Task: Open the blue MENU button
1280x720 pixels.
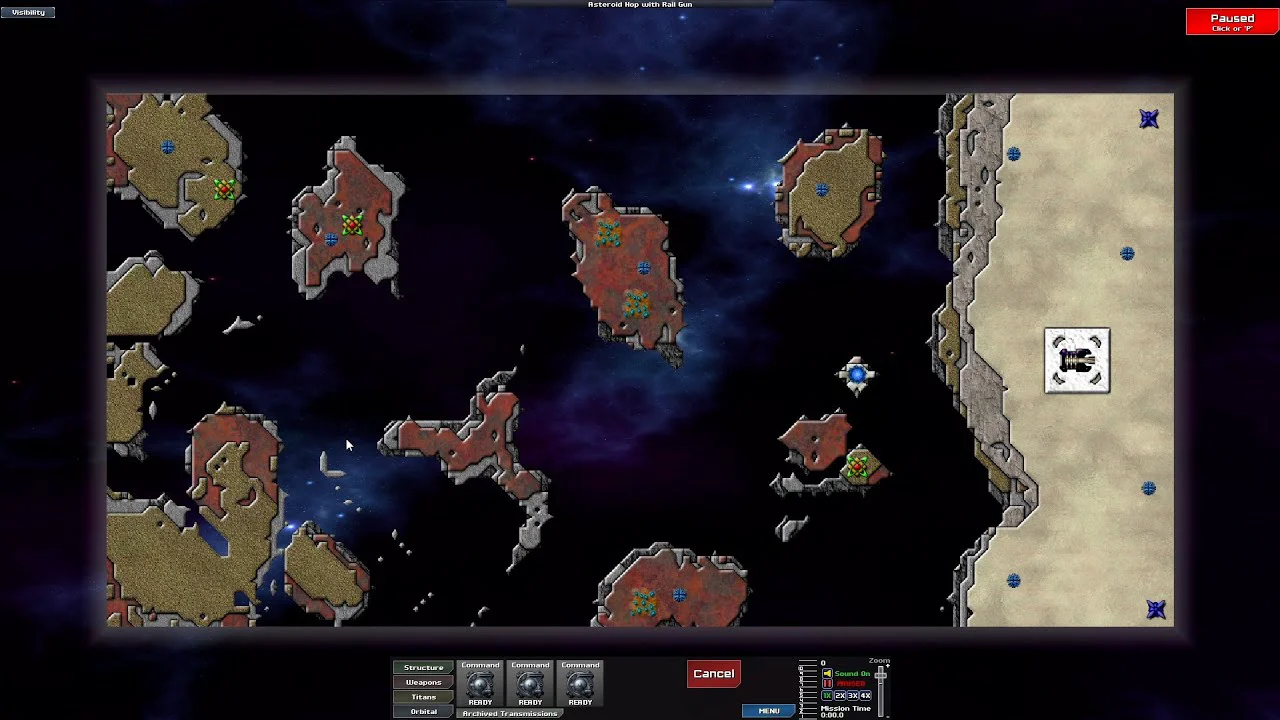Action: 768,711
